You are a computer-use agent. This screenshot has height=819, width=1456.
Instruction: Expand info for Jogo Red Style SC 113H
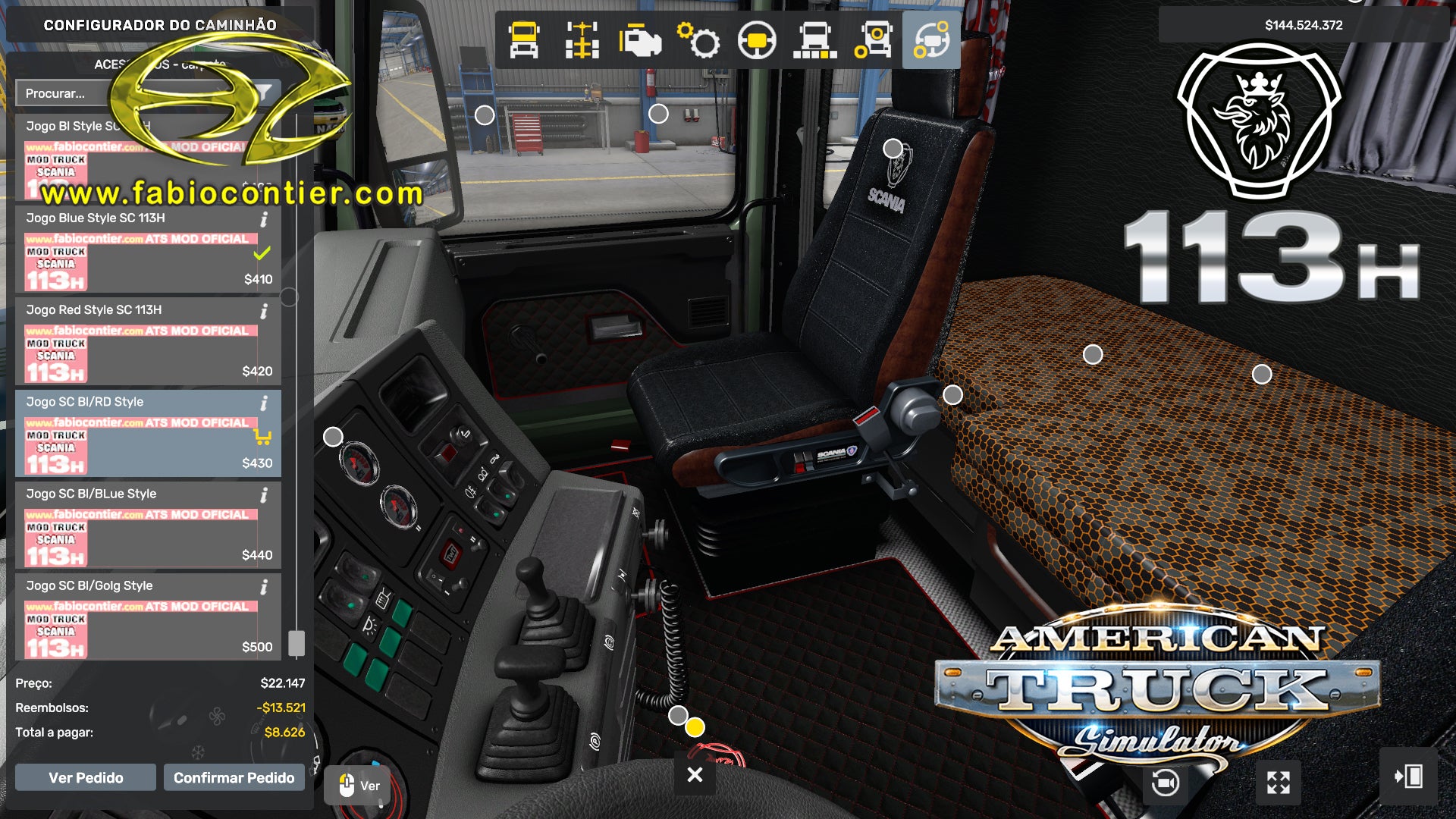(264, 311)
